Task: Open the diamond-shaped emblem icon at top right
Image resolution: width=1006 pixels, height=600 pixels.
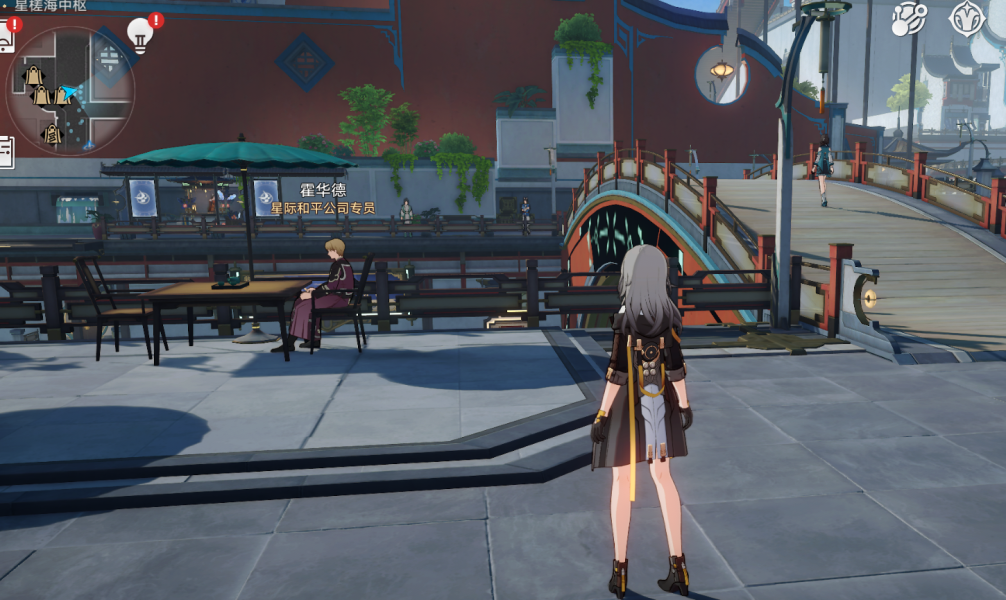Action: [967, 19]
